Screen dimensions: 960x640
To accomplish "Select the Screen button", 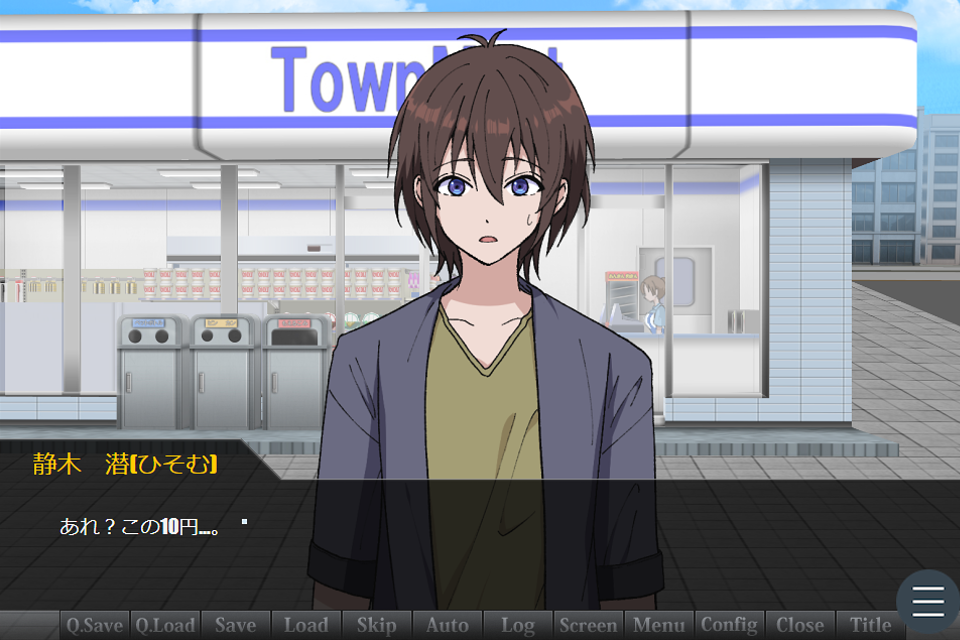I will pyautogui.click(x=588, y=625).
